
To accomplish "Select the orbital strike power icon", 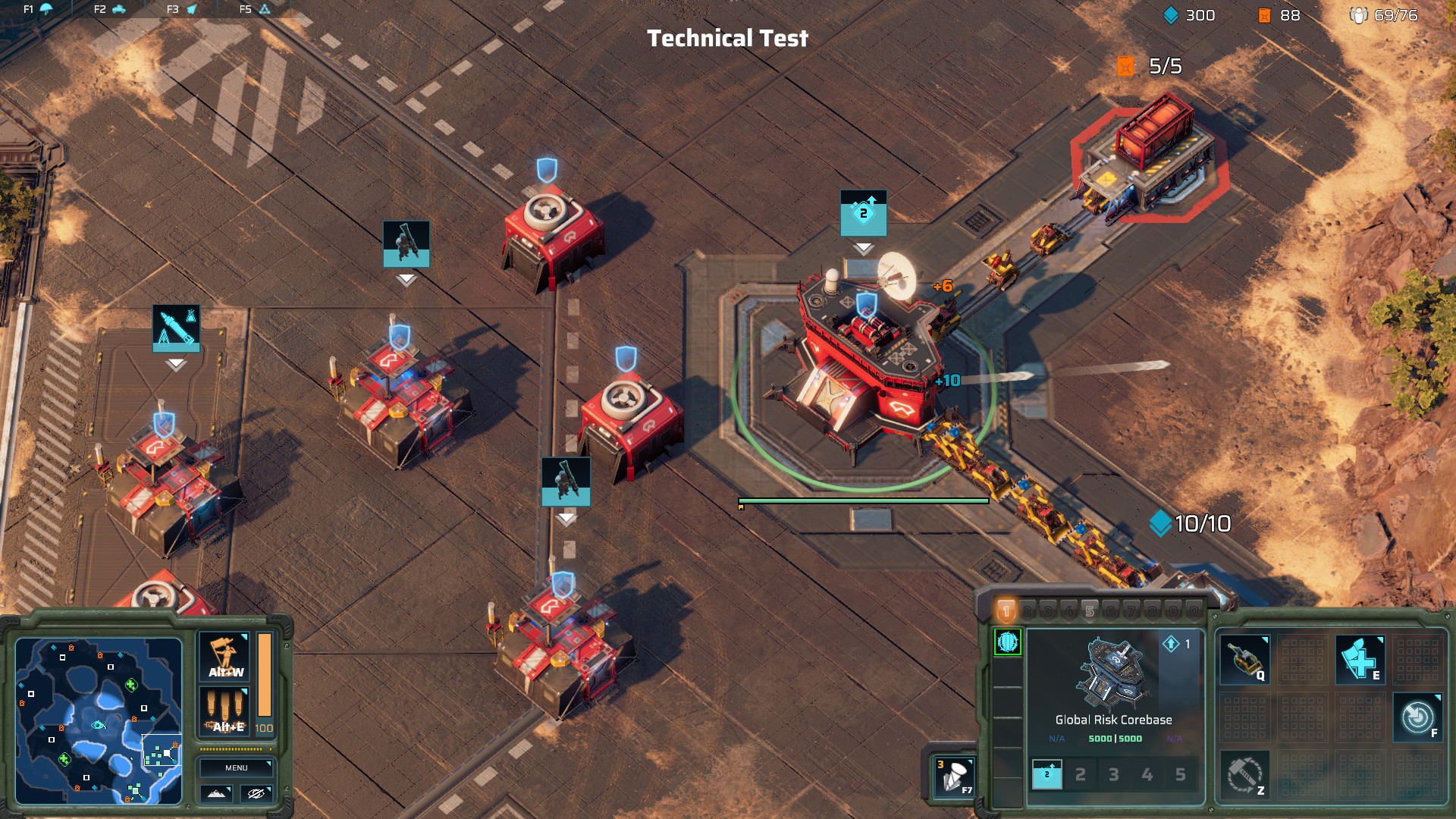I will 953,777.
